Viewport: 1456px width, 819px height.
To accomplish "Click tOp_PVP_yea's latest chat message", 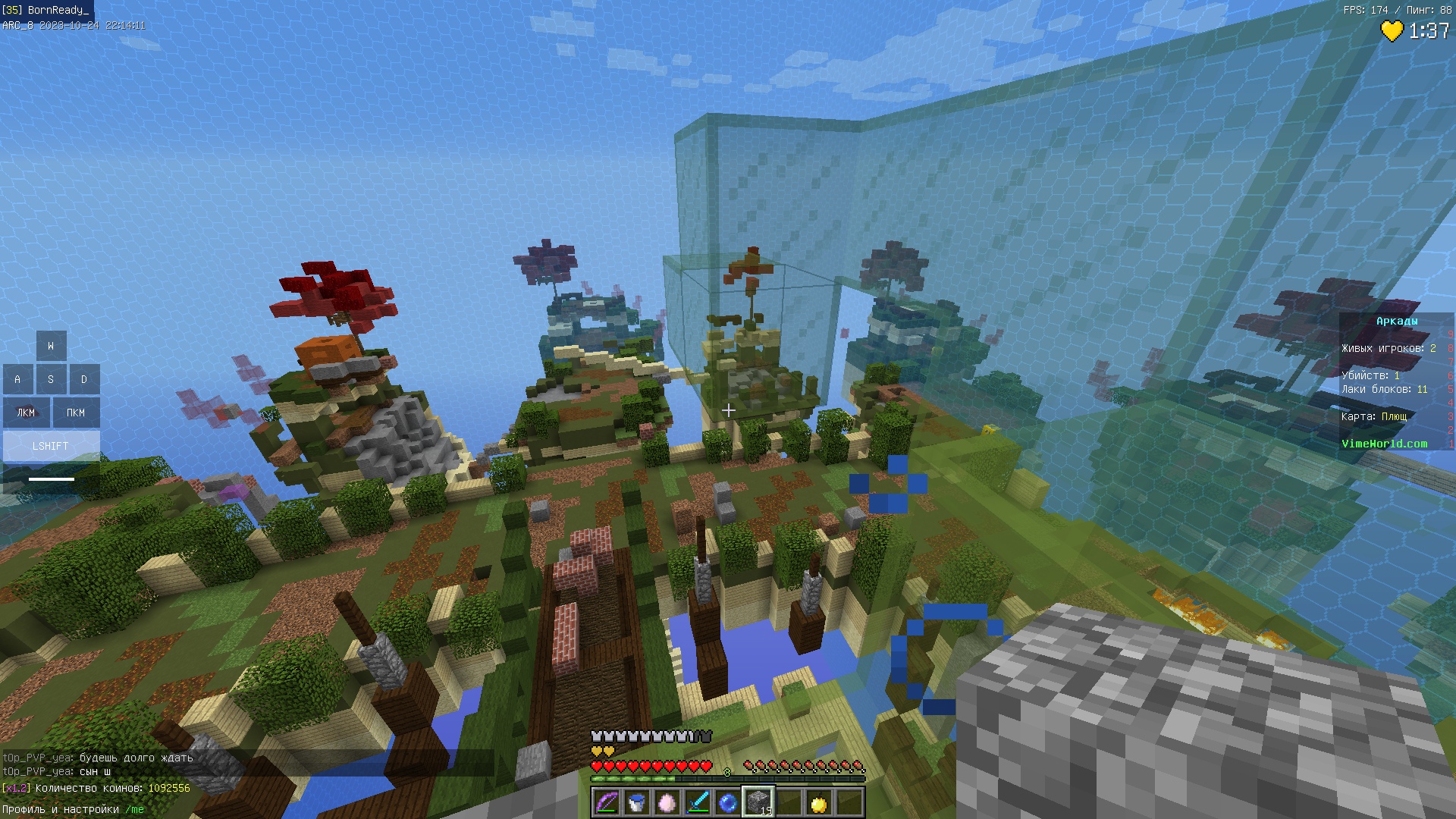I will (x=57, y=771).
